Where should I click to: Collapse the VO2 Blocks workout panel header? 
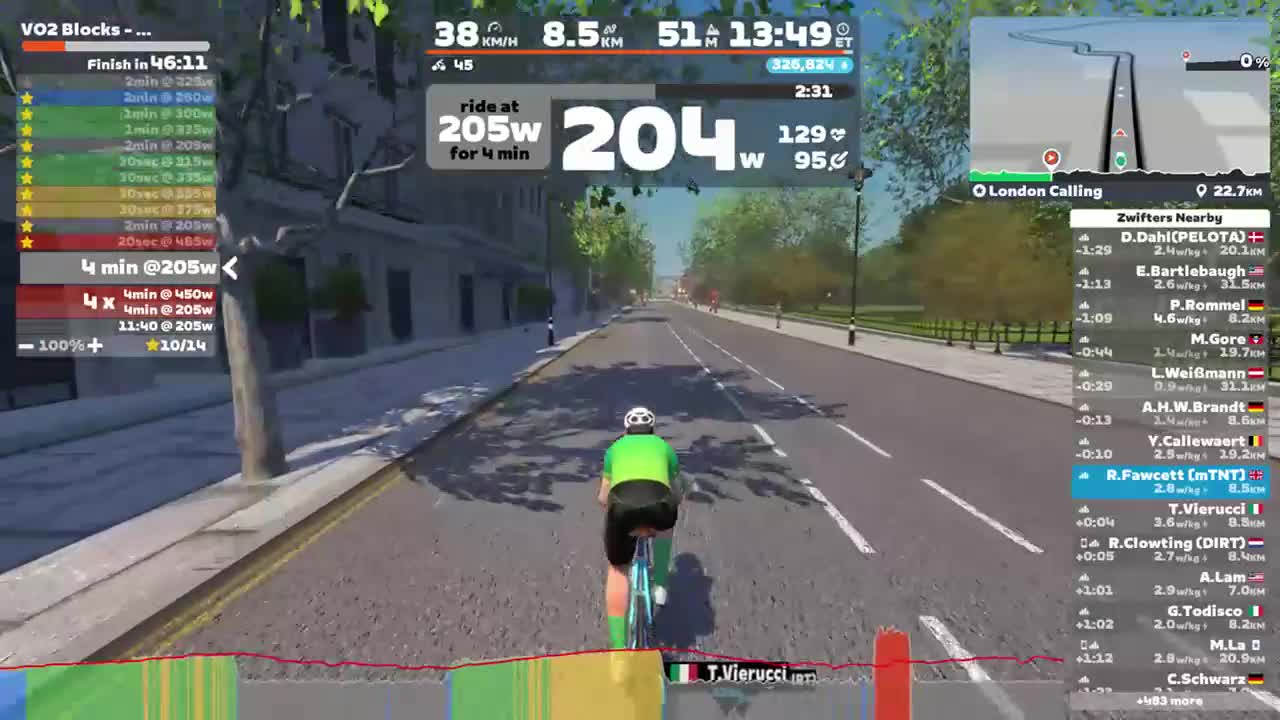pyautogui.click(x=85, y=29)
